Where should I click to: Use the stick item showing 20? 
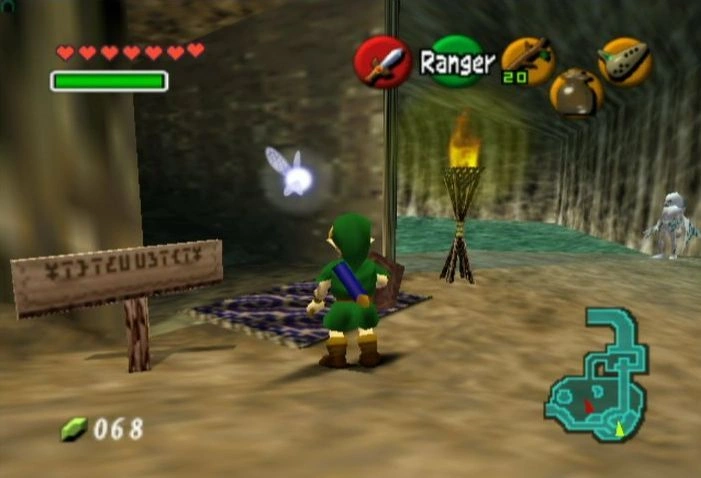527,61
